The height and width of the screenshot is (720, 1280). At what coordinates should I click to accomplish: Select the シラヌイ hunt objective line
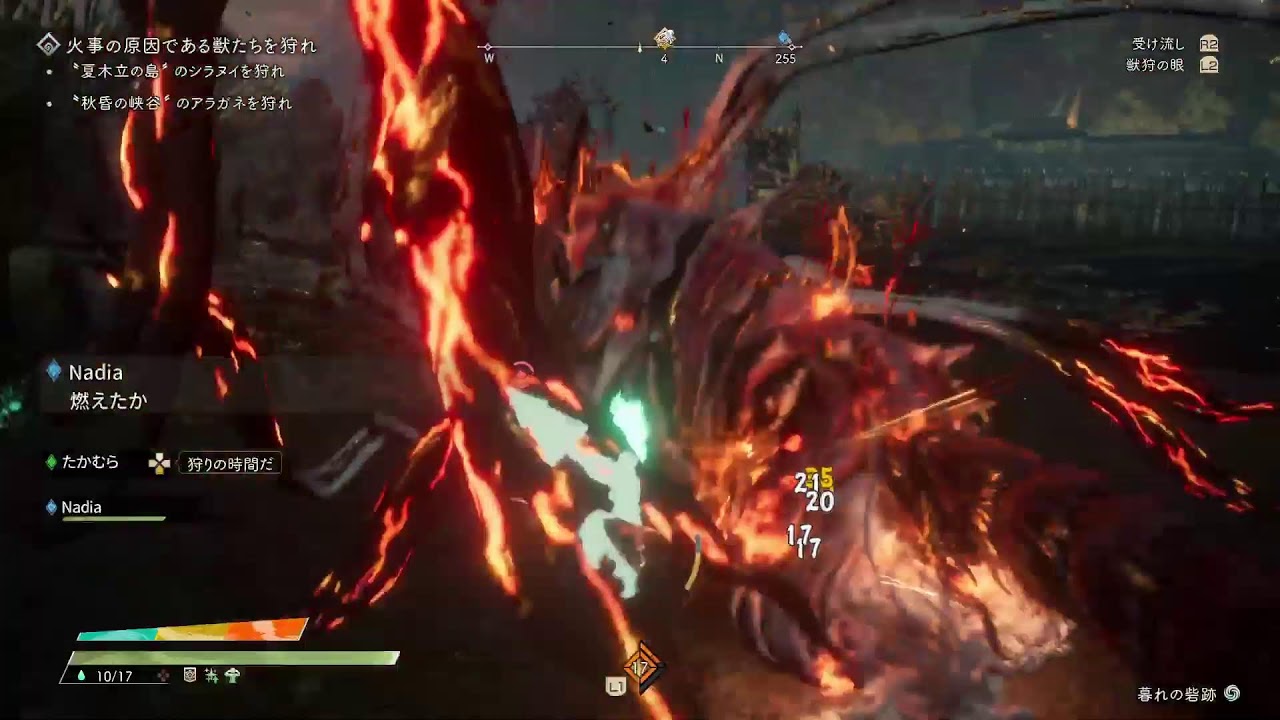pyautogui.click(x=177, y=72)
